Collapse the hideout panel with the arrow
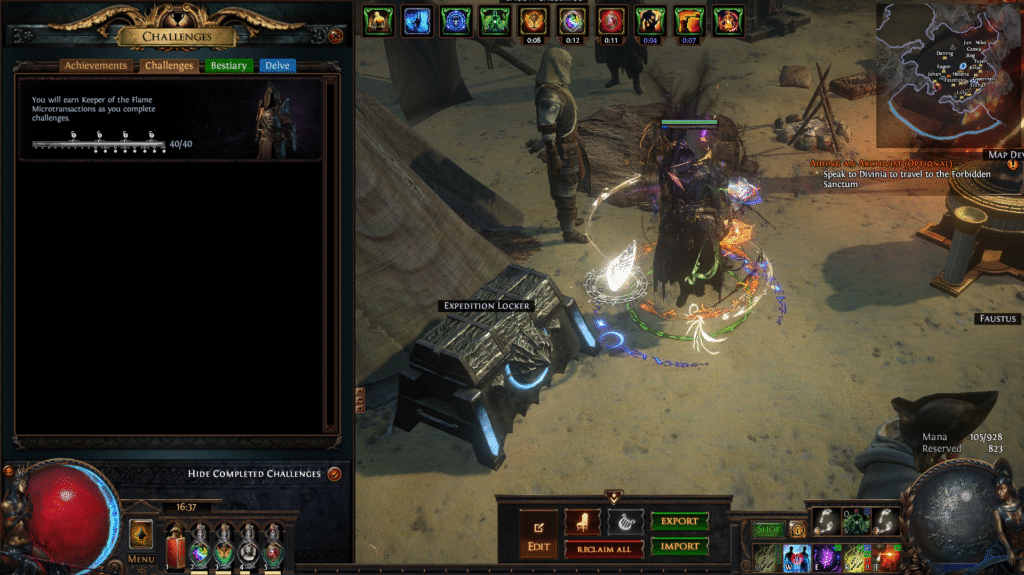Image resolution: width=1024 pixels, height=575 pixels. point(613,496)
